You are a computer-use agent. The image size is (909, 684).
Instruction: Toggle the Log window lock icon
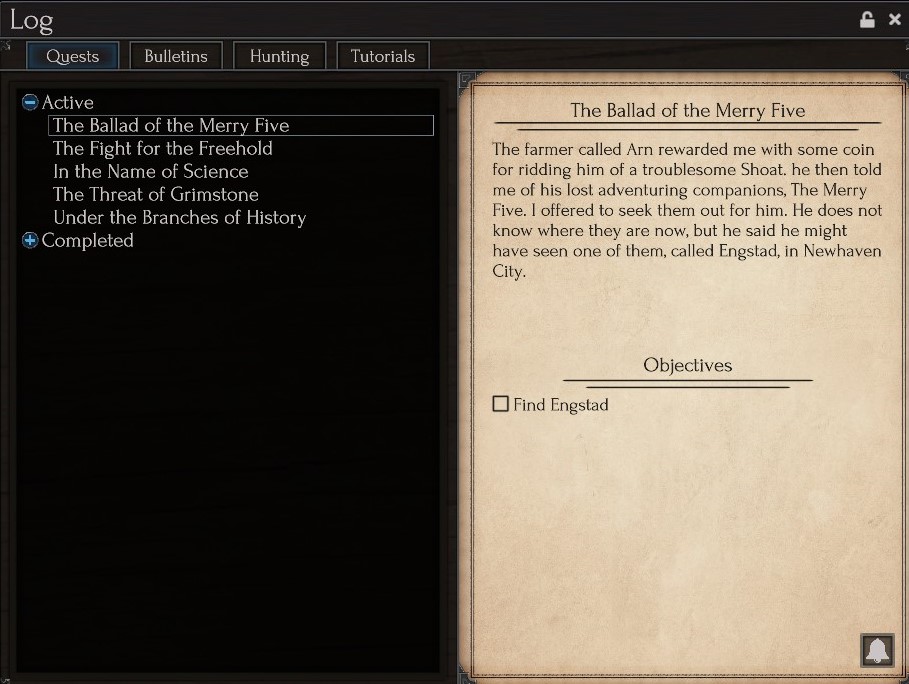tap(867, 19)
